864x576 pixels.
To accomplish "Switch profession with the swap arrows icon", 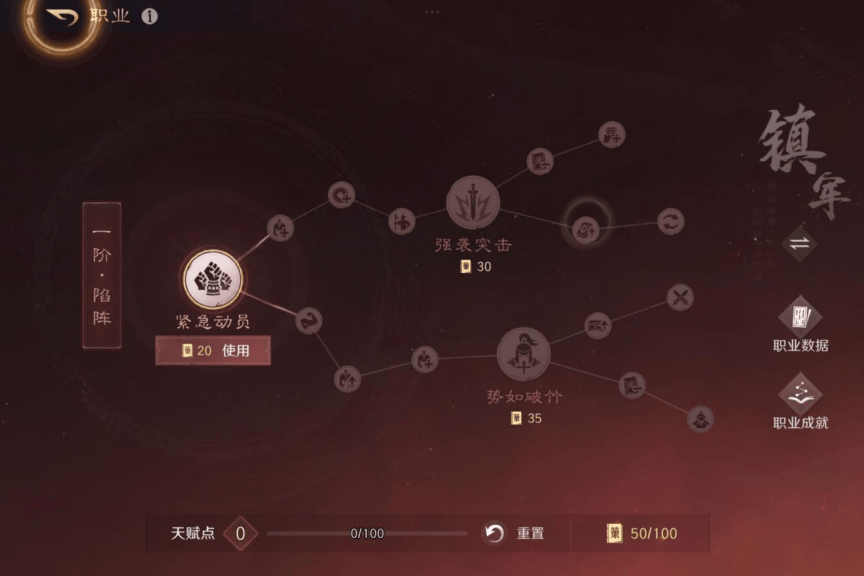I will click(x=800, y=243).
